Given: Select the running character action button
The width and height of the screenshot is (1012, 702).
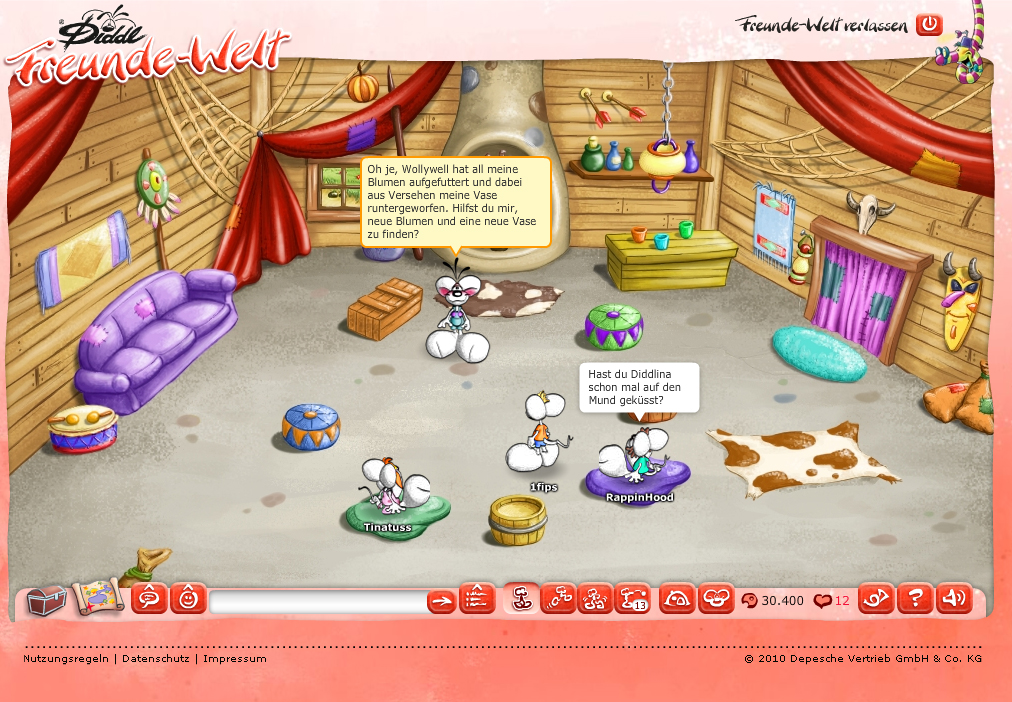Looking at the screenshot, I should coord(558,598).
